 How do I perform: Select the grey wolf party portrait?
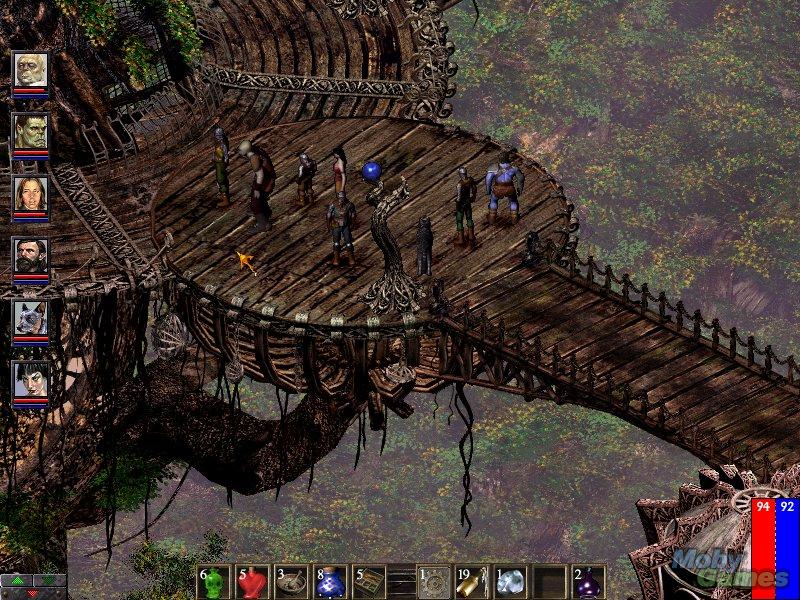(31, 318)
